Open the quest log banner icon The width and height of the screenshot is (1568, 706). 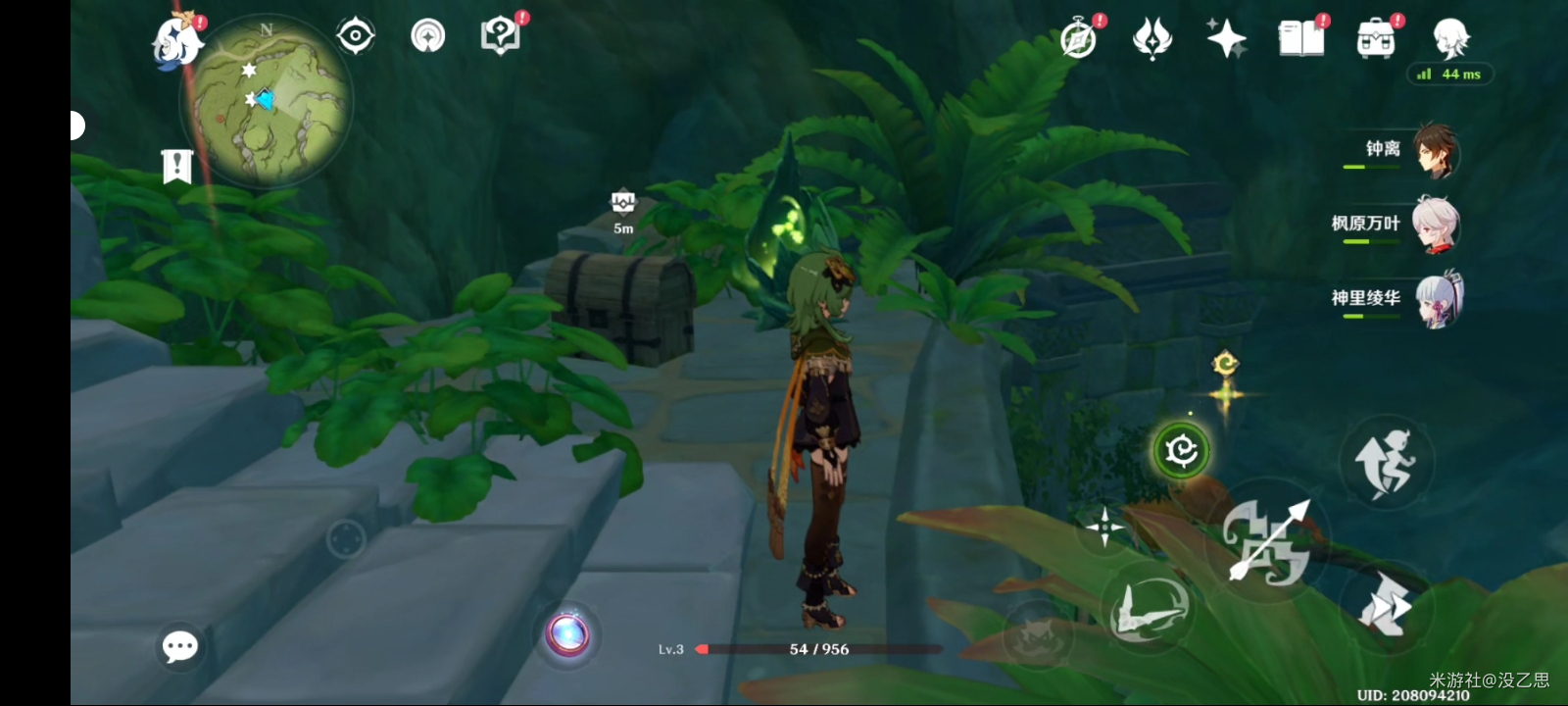point(176,167)
